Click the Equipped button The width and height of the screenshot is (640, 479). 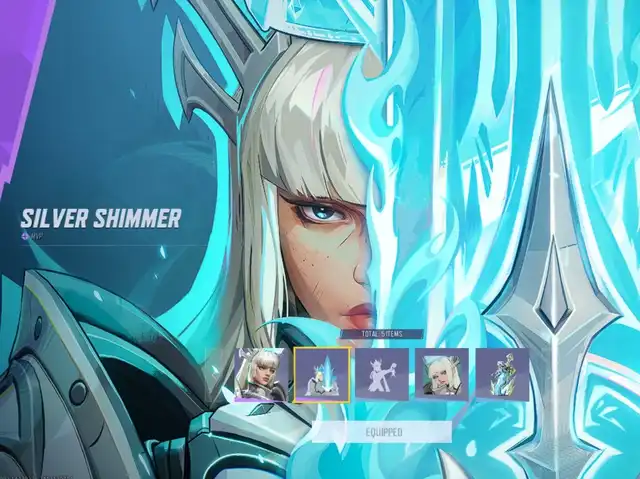pos(383,431)
